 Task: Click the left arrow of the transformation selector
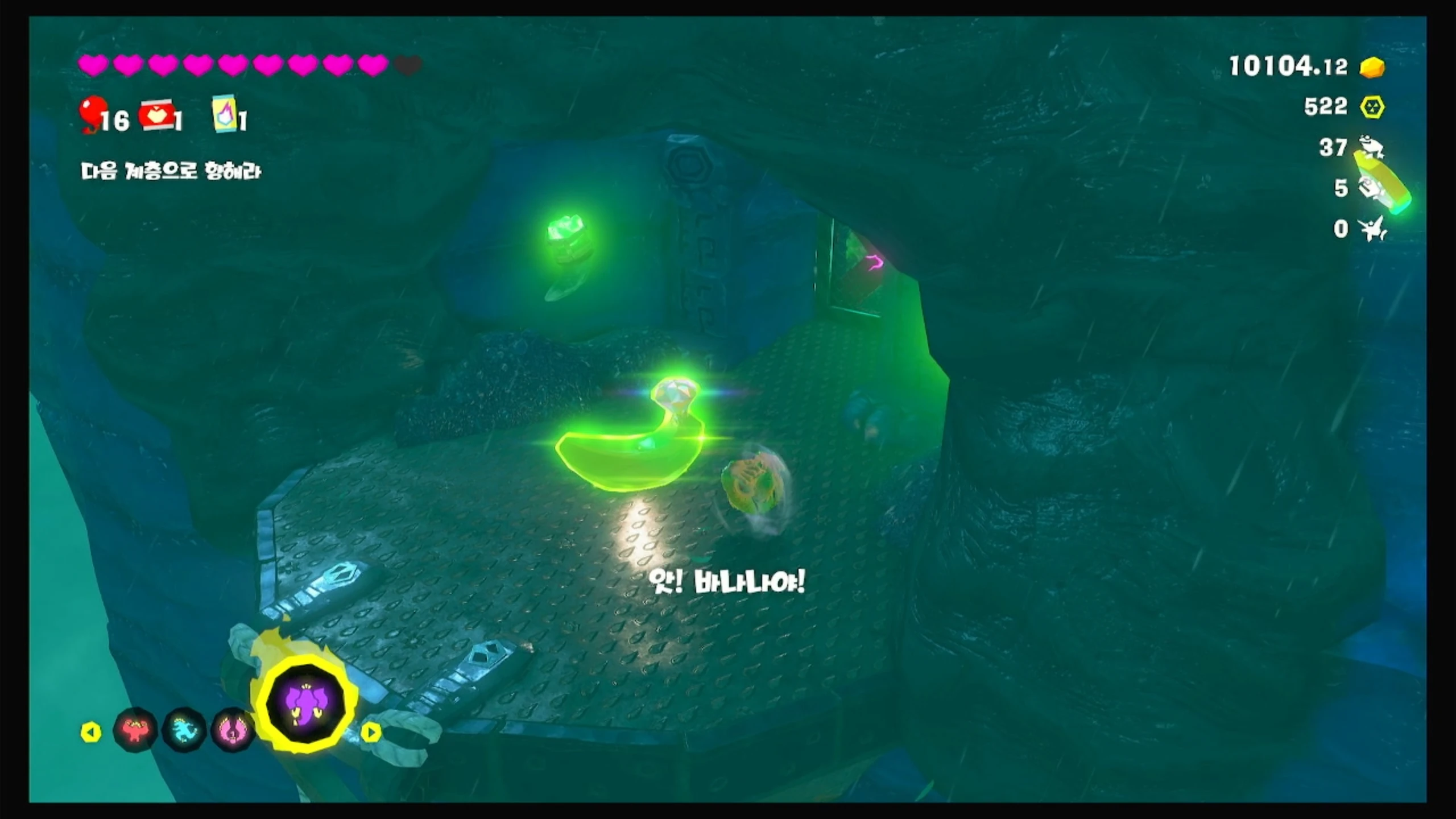[x=91, y=732]
